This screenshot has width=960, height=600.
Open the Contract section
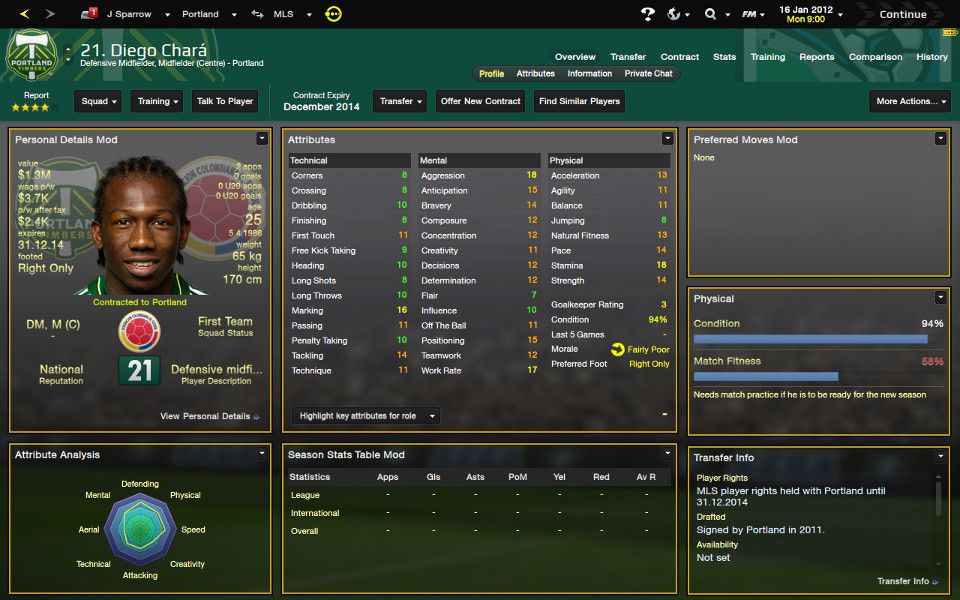(679, 57)
